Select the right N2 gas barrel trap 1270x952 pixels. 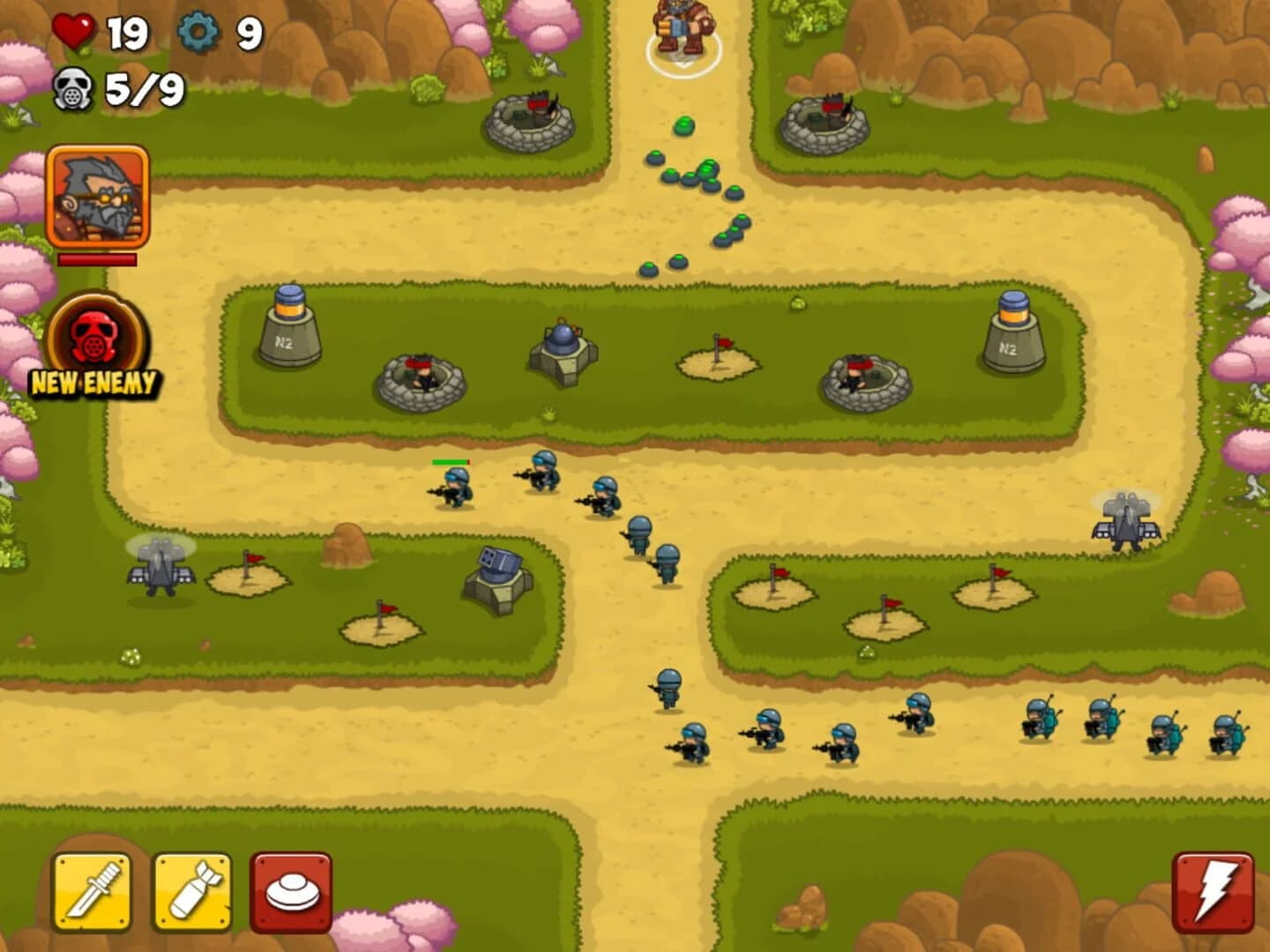coord(1012,331)
